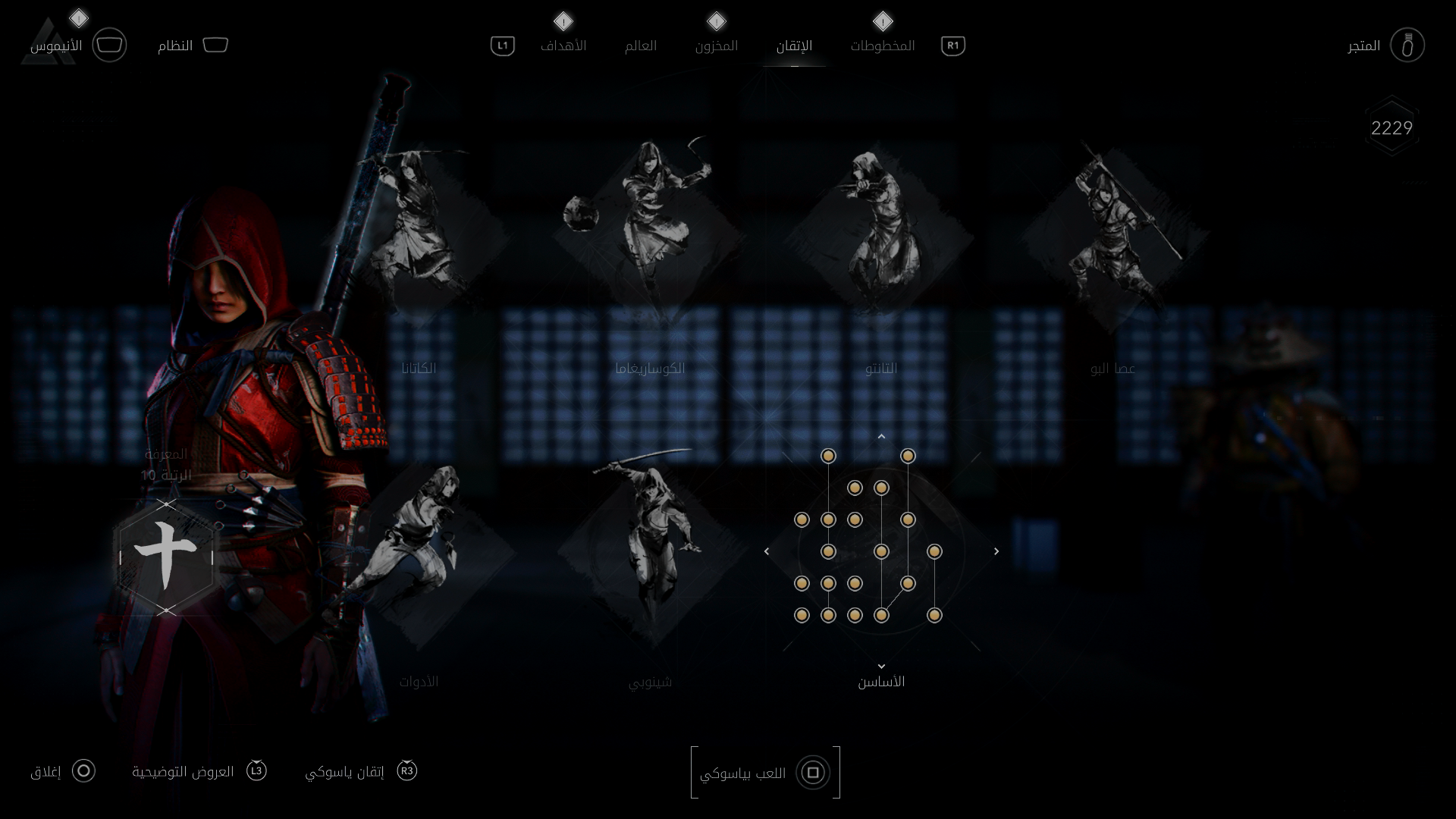
Task: Choose the شينوبي mastery tree
Action: [649, 554]
